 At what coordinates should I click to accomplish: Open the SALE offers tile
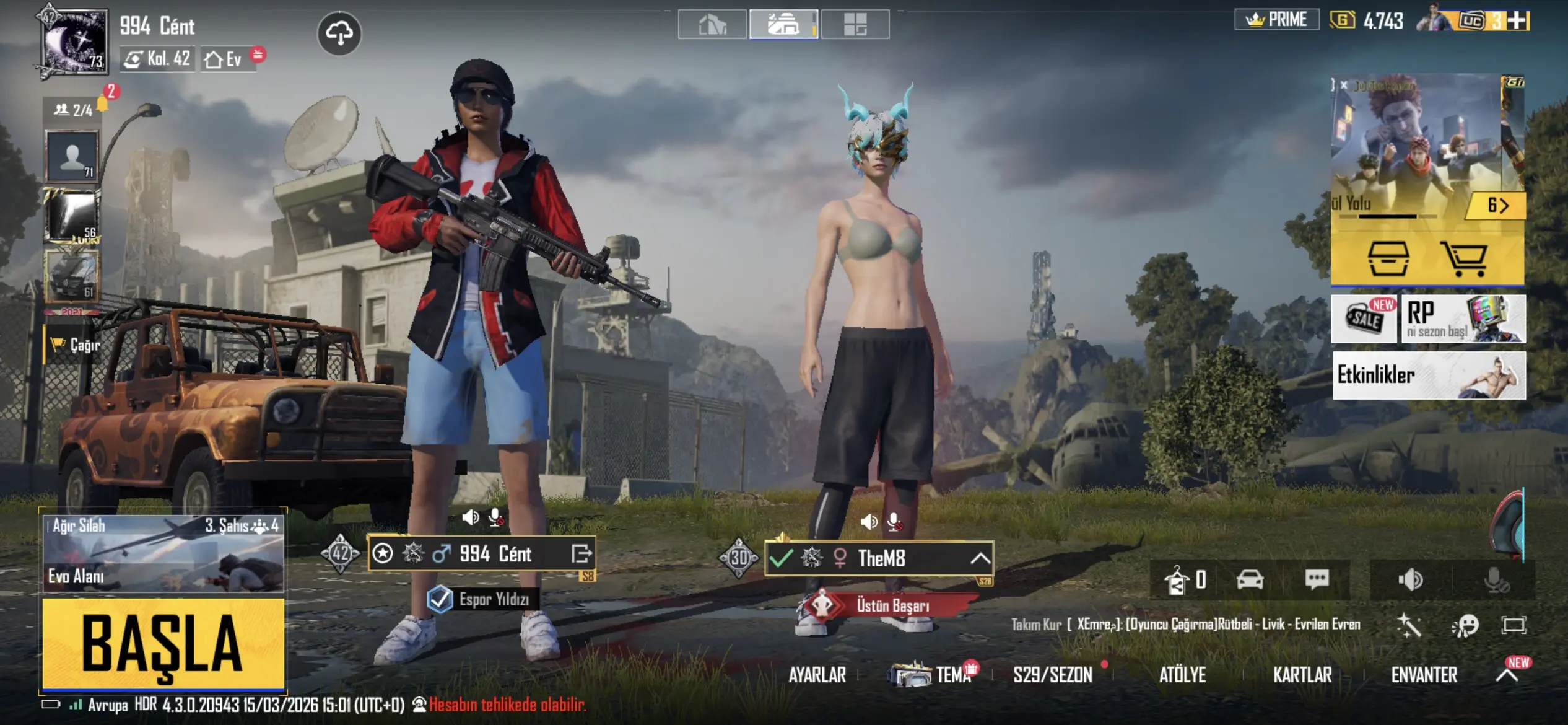tap(1364, 319)
